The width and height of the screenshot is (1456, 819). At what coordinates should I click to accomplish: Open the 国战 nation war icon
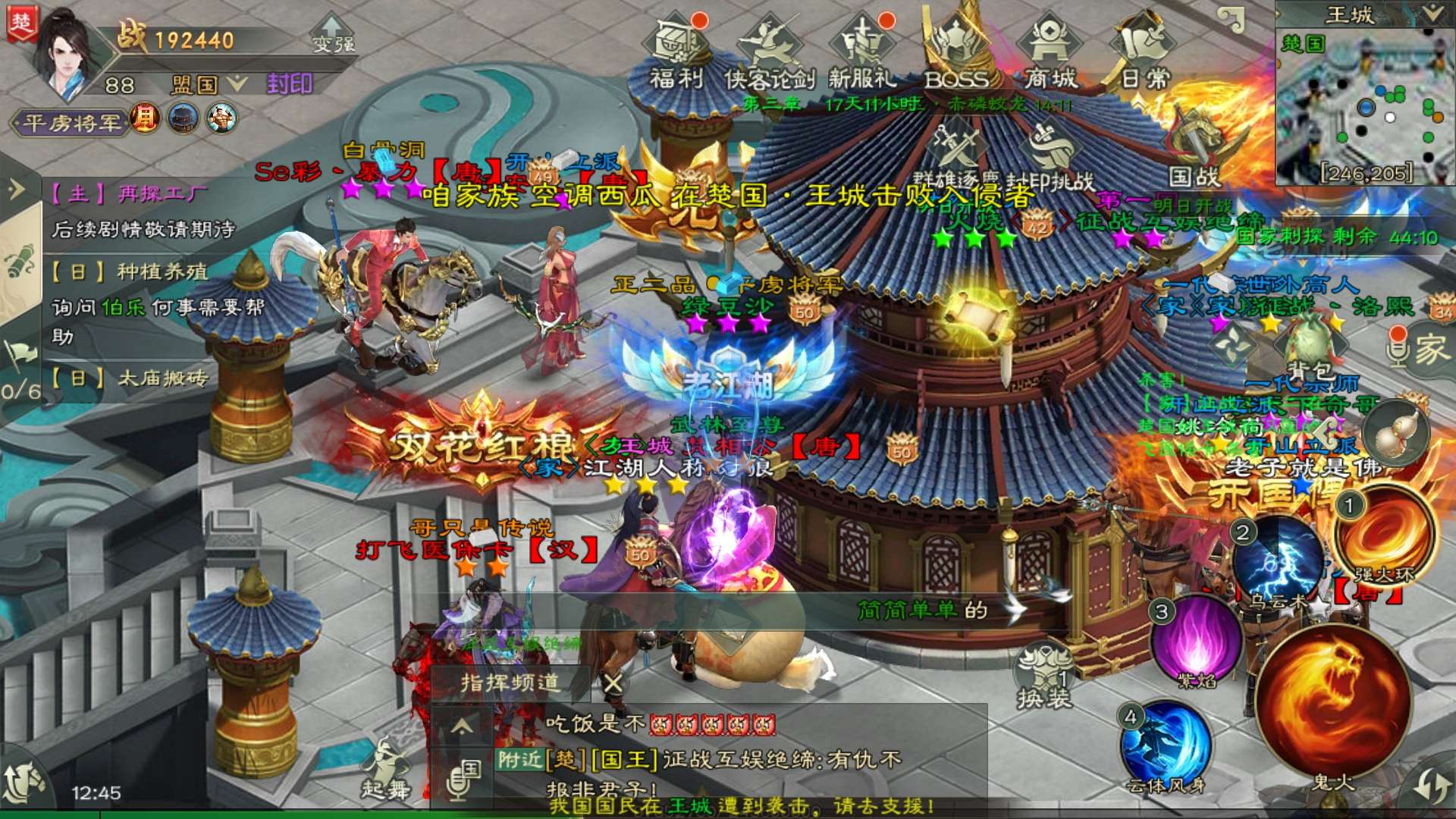click(x=1194, y=152)
